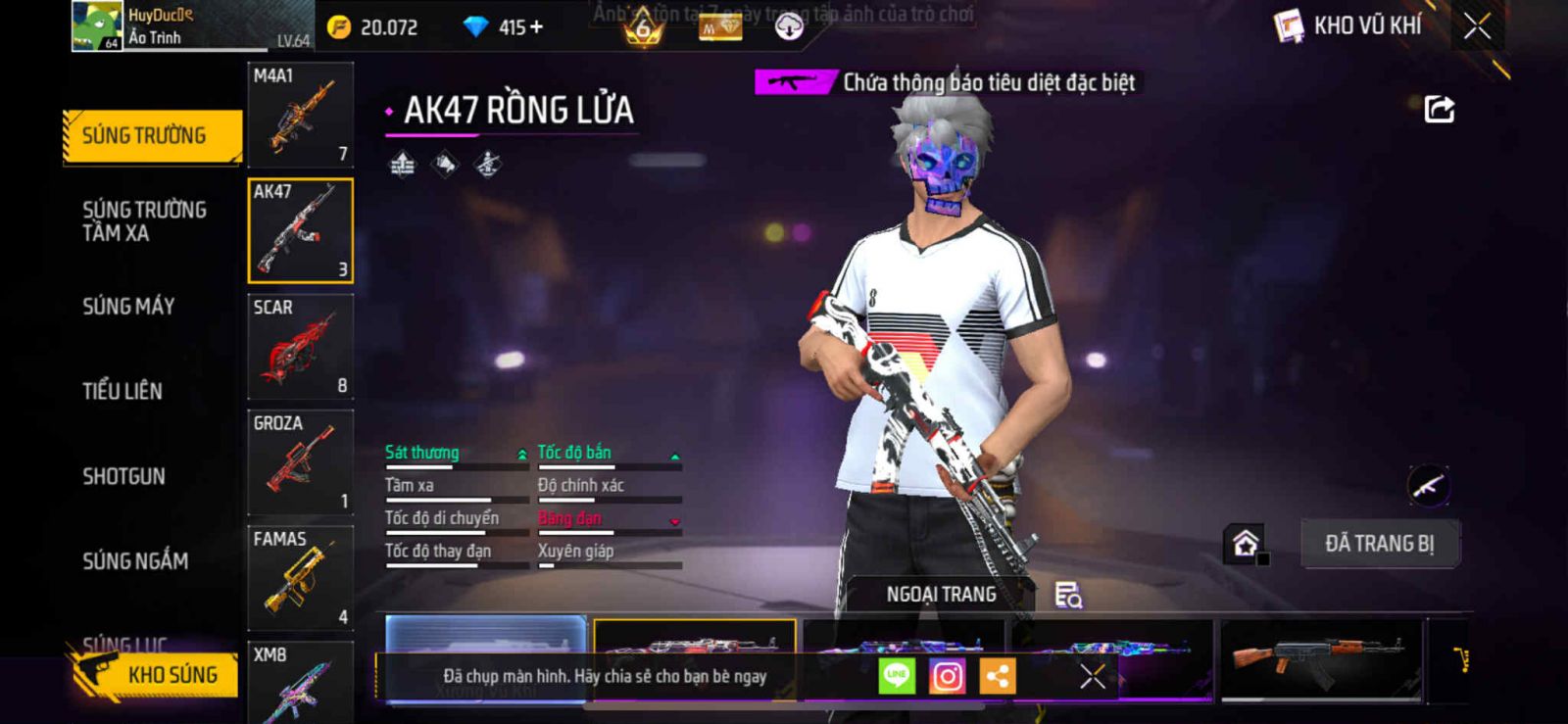Screen dimensions: 1568x724
Task: Share screenshot via LINE
Action: [x=896, y=676]
